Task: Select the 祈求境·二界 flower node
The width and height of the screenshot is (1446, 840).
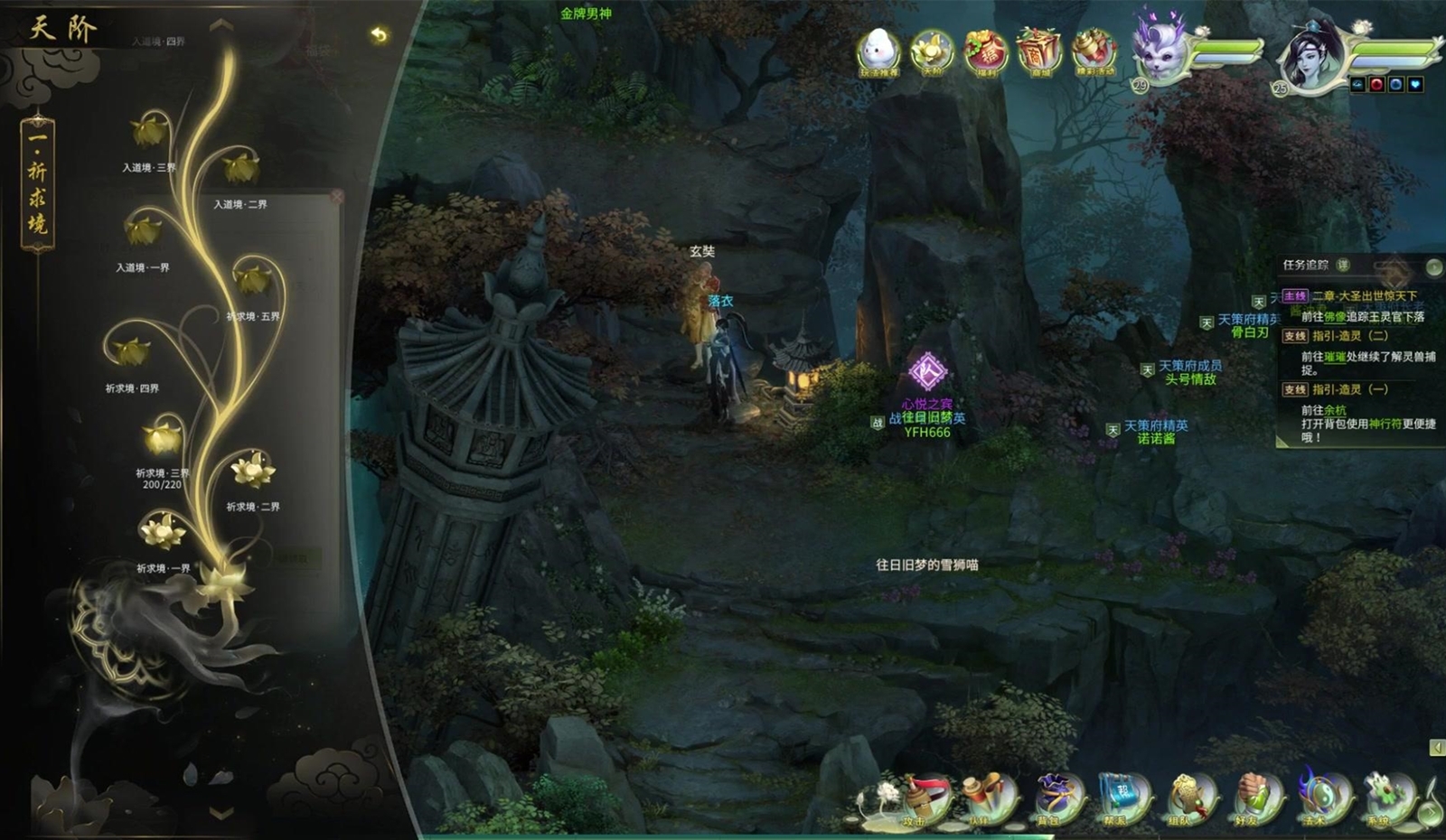Action: tap(253, 471)
